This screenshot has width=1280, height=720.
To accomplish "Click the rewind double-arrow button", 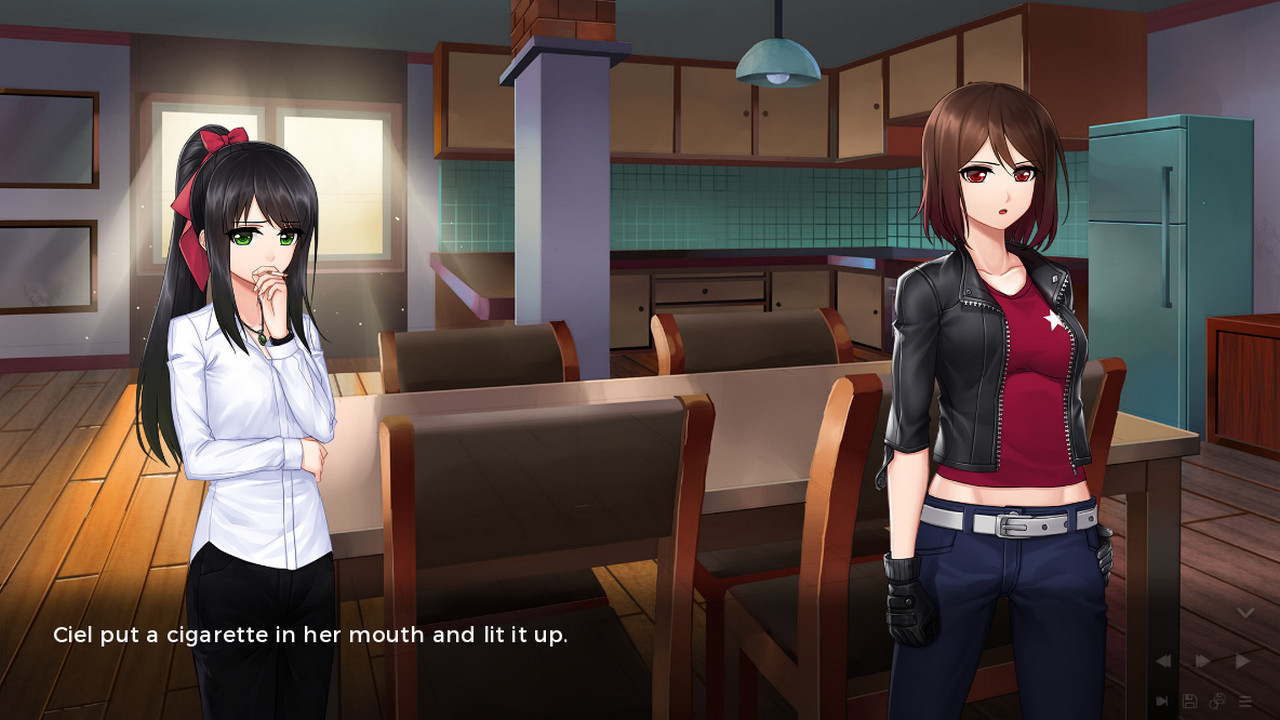I will click(1163, 661).
